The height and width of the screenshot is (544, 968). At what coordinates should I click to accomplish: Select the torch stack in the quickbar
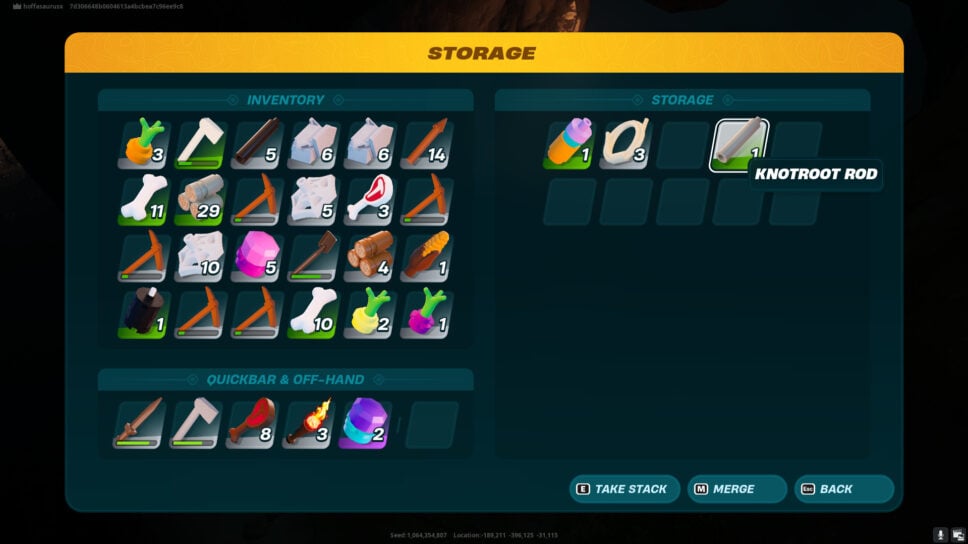coord(309,424)
